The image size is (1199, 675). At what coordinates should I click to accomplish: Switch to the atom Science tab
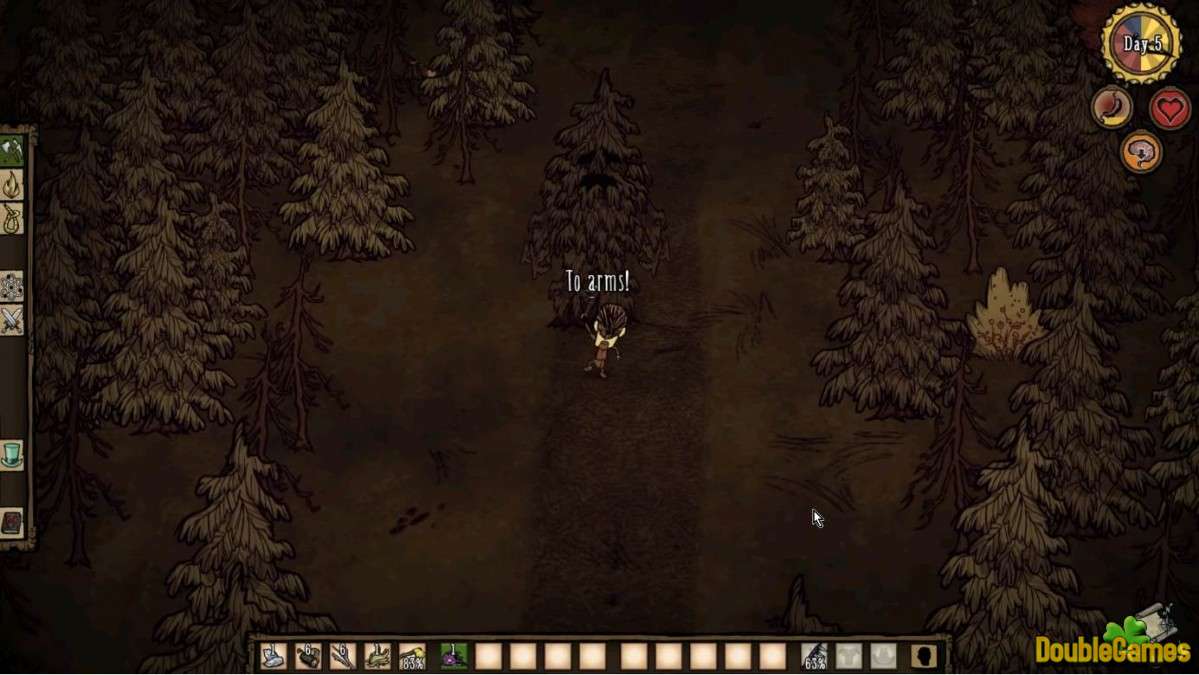pyautogui.click(x=12, y=287)
